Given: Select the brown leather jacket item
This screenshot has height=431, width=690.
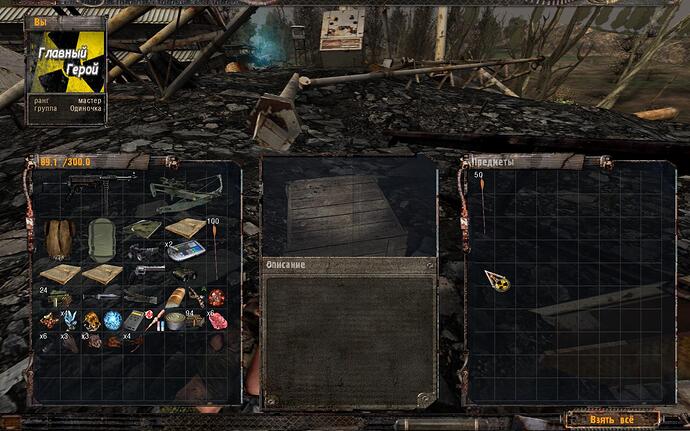Looking at the screenshot, I should click(x=59, y=240).
